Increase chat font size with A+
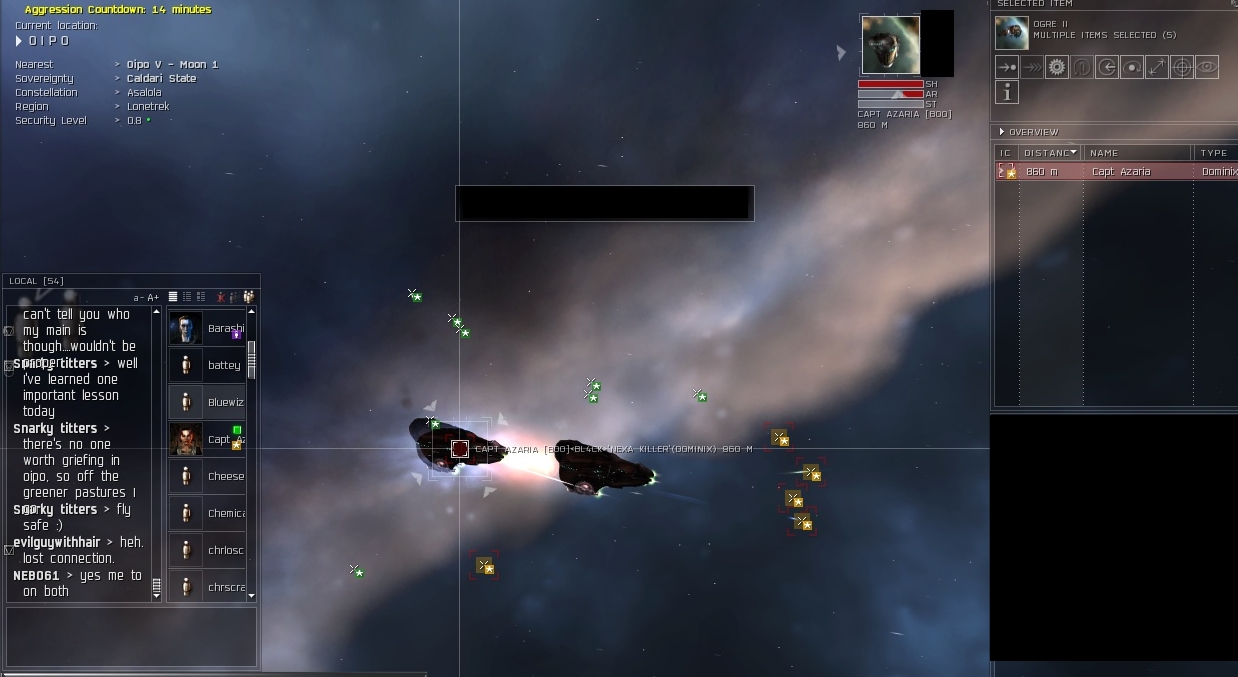 pyautogui.click(x=153, y=298)
